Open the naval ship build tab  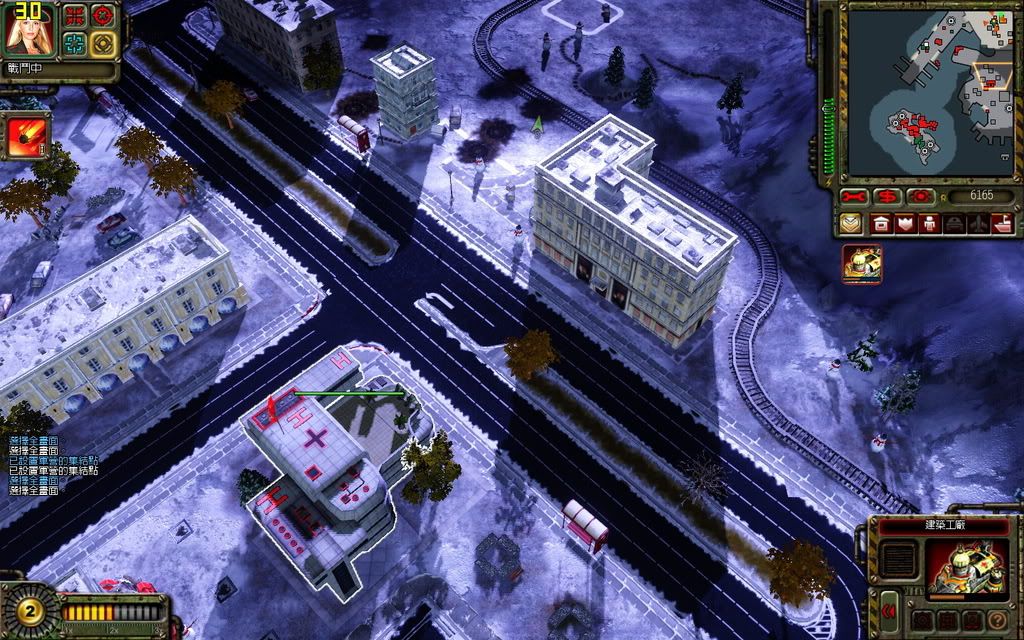1002,223
